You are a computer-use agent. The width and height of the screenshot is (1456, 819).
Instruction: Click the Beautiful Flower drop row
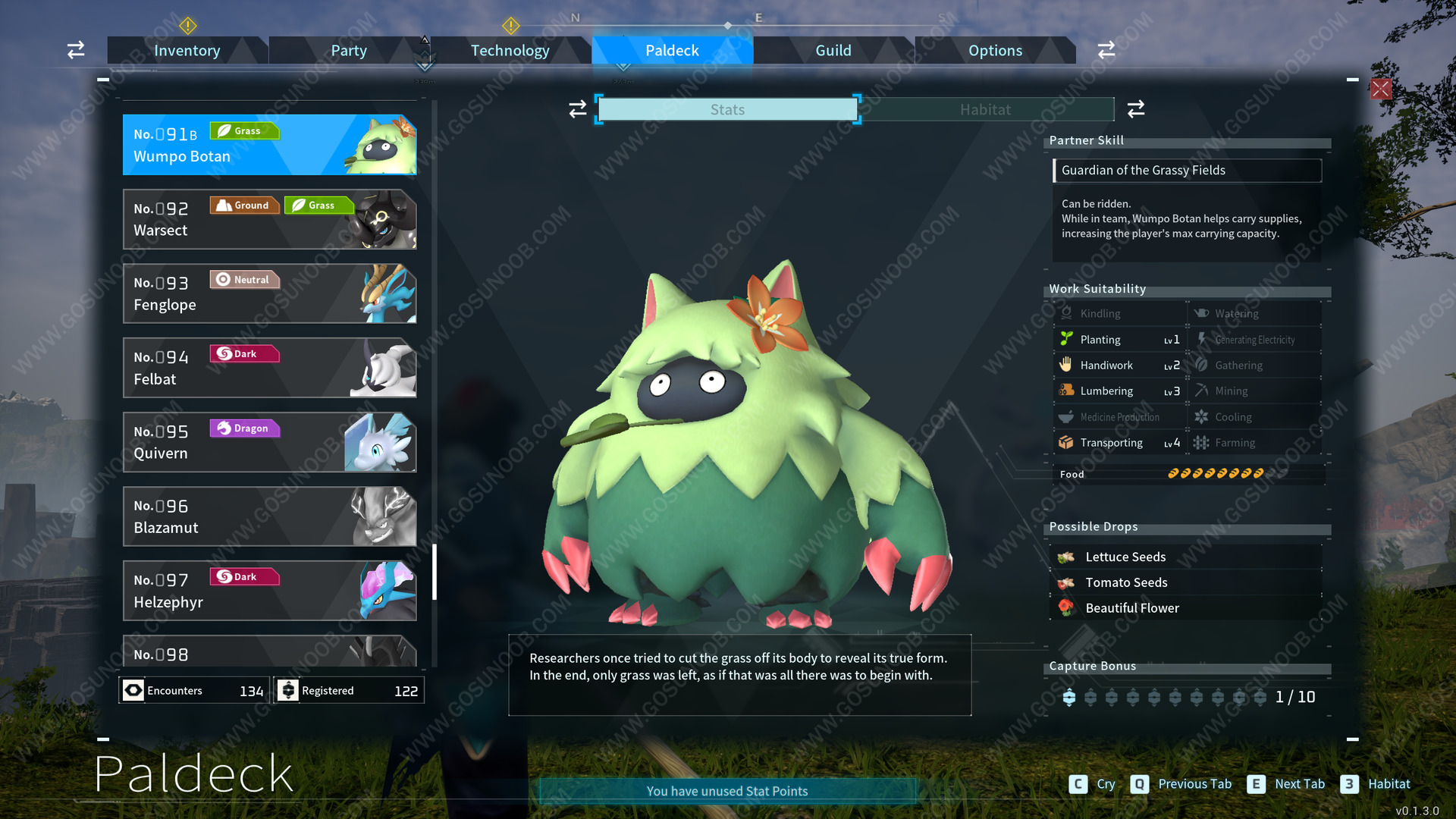pos(1187,608)
